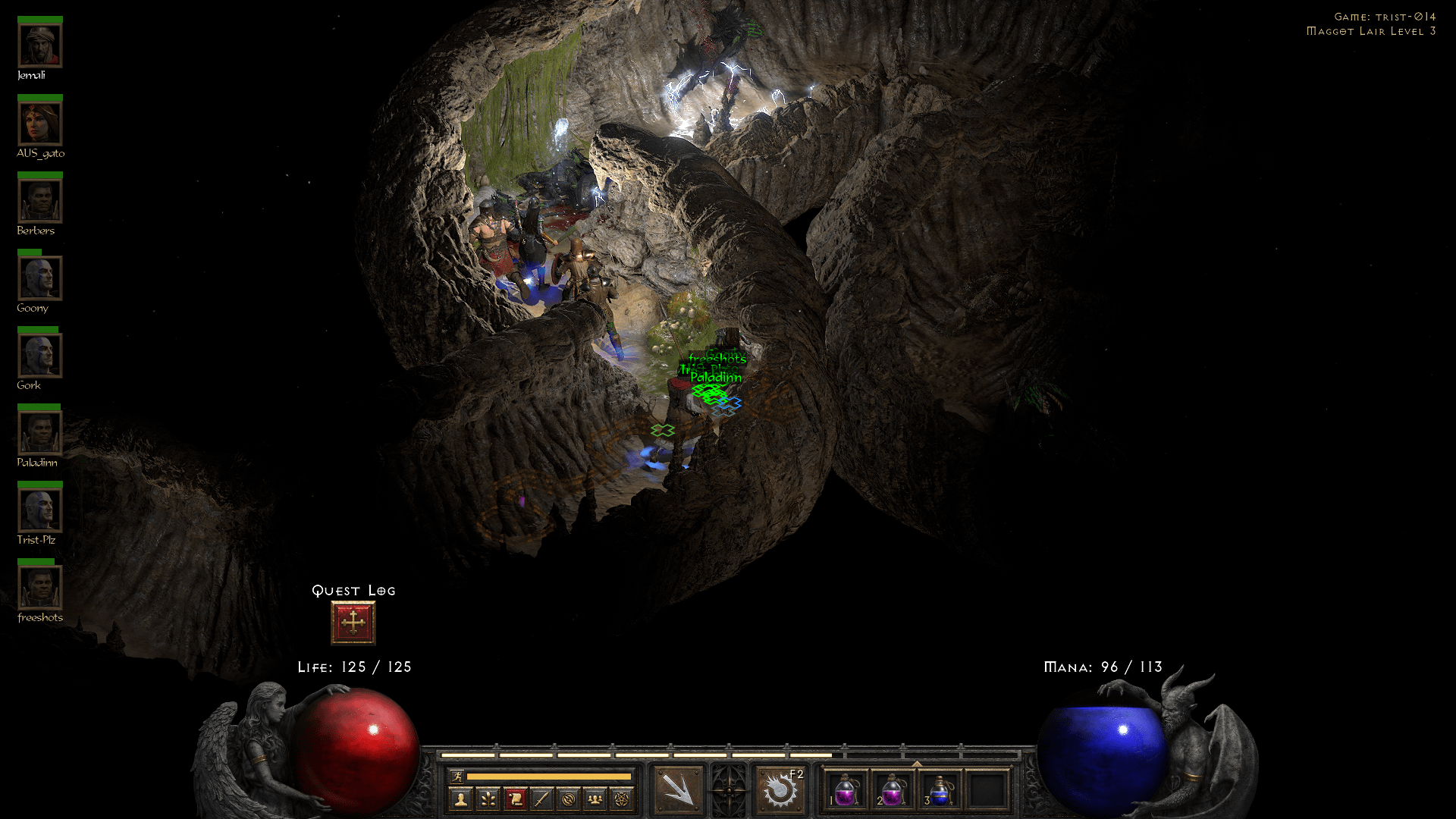Select the highlighted Quest scroll icon

[x=517, y=797]
